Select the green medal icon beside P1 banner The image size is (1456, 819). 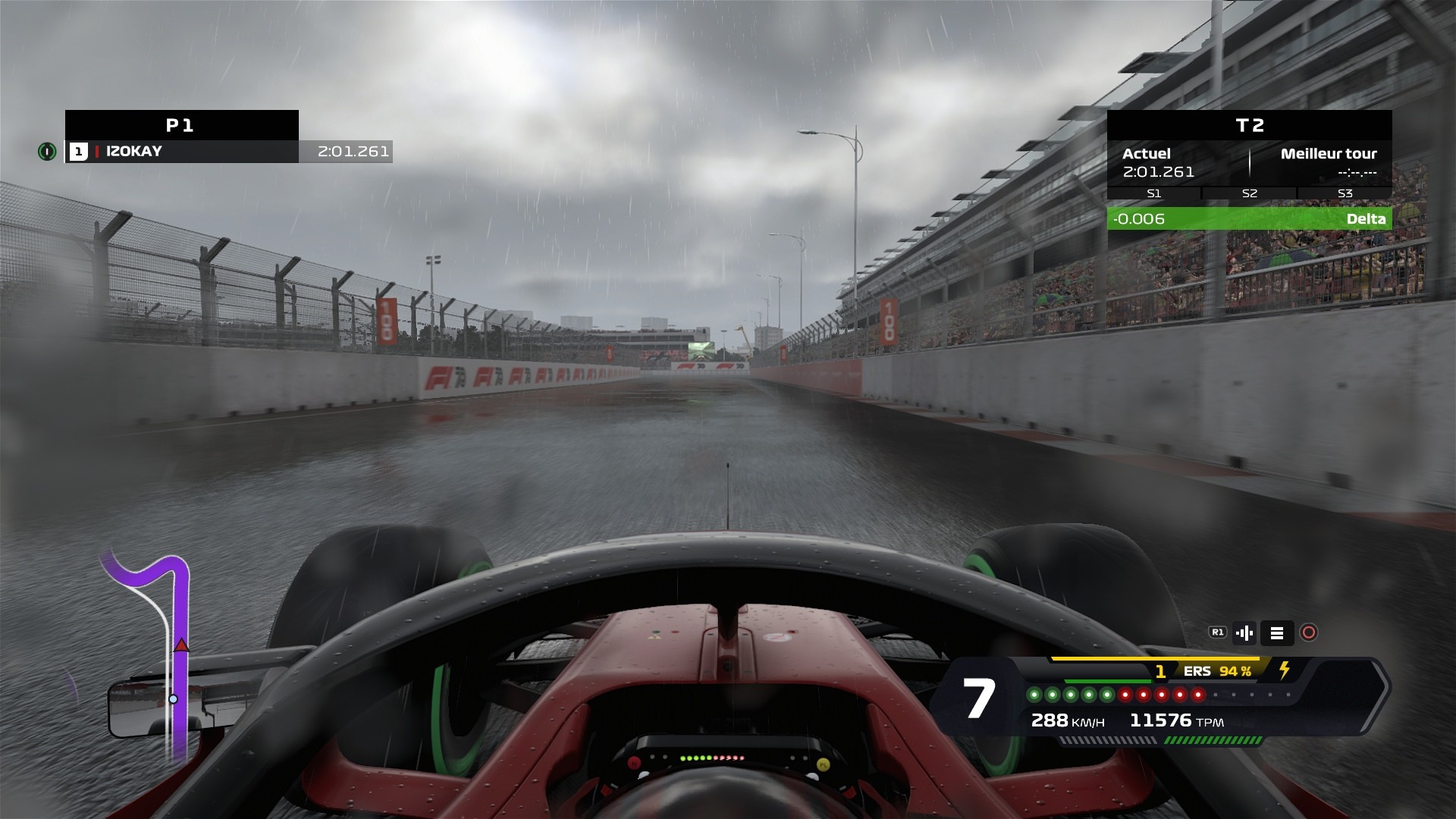tap(47, 152)
